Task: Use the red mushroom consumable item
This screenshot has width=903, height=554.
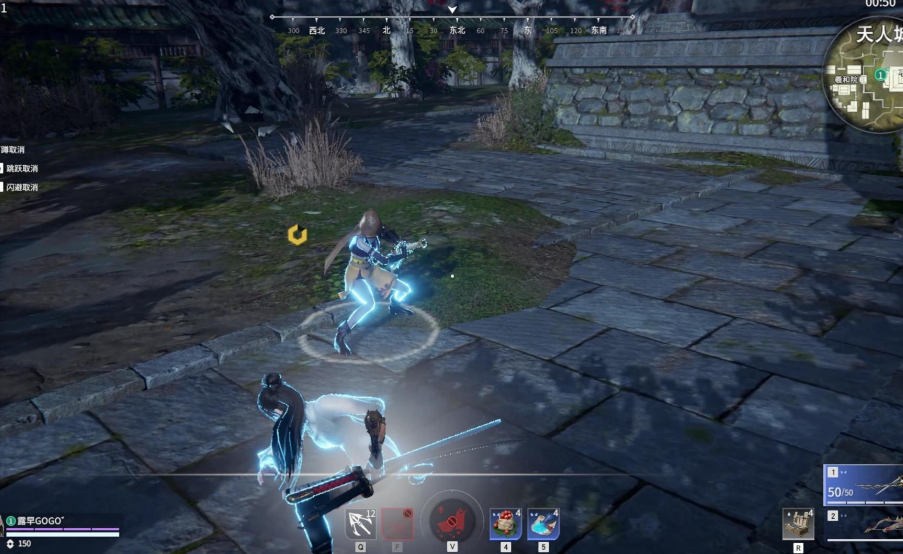Action: point(505,524)
